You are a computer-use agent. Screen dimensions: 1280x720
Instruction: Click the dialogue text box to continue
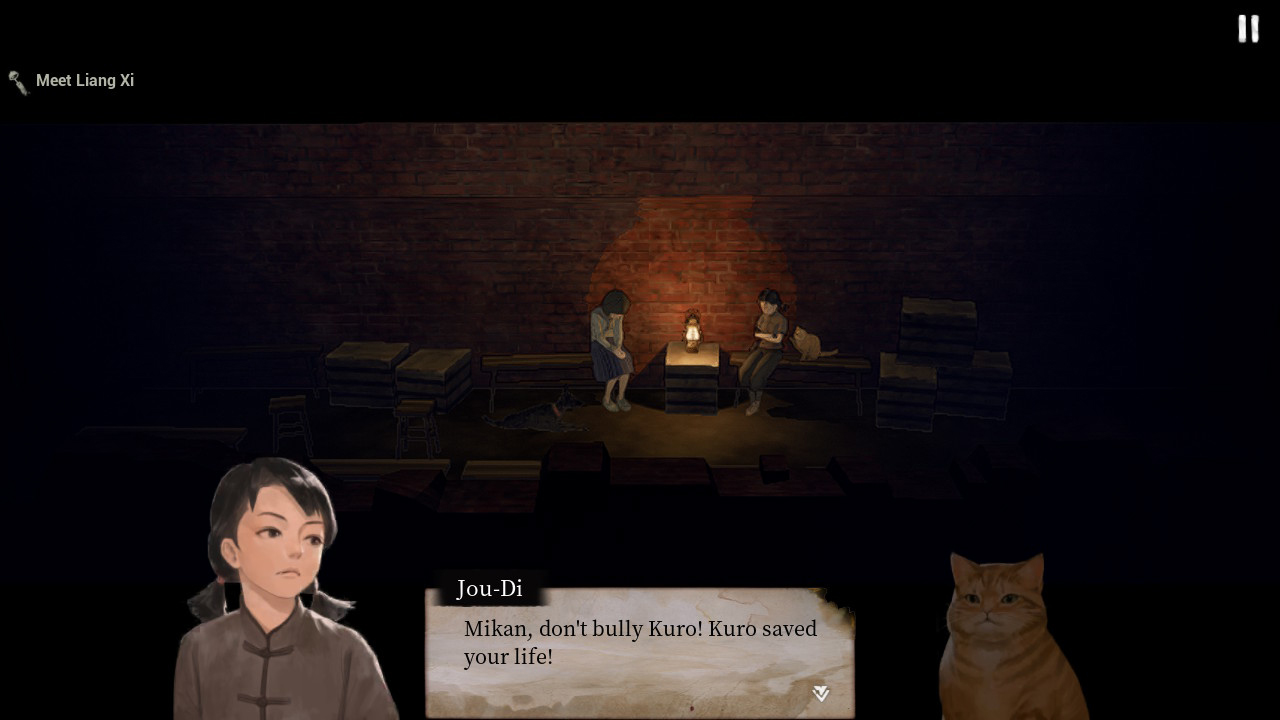(x=640, y=645)
